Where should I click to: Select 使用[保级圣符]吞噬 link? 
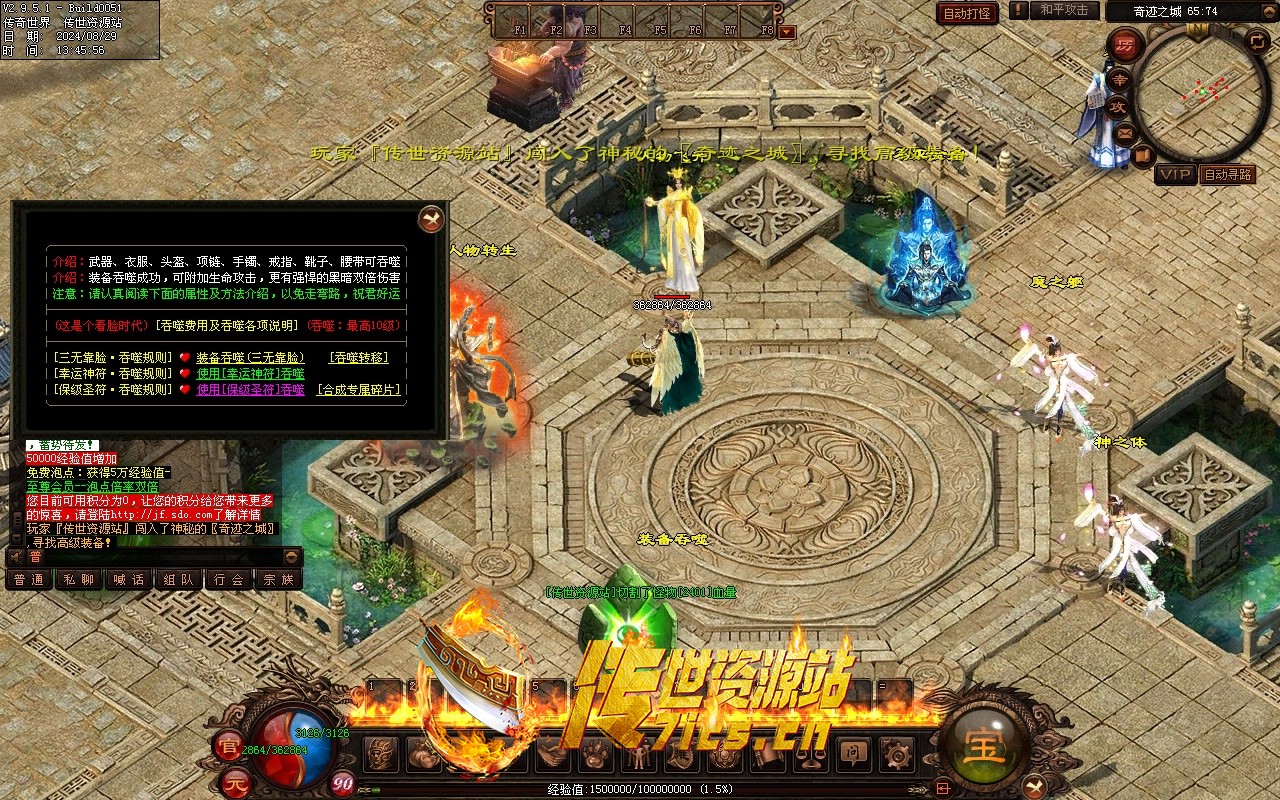pyautogui.click(x=250, y=390)
